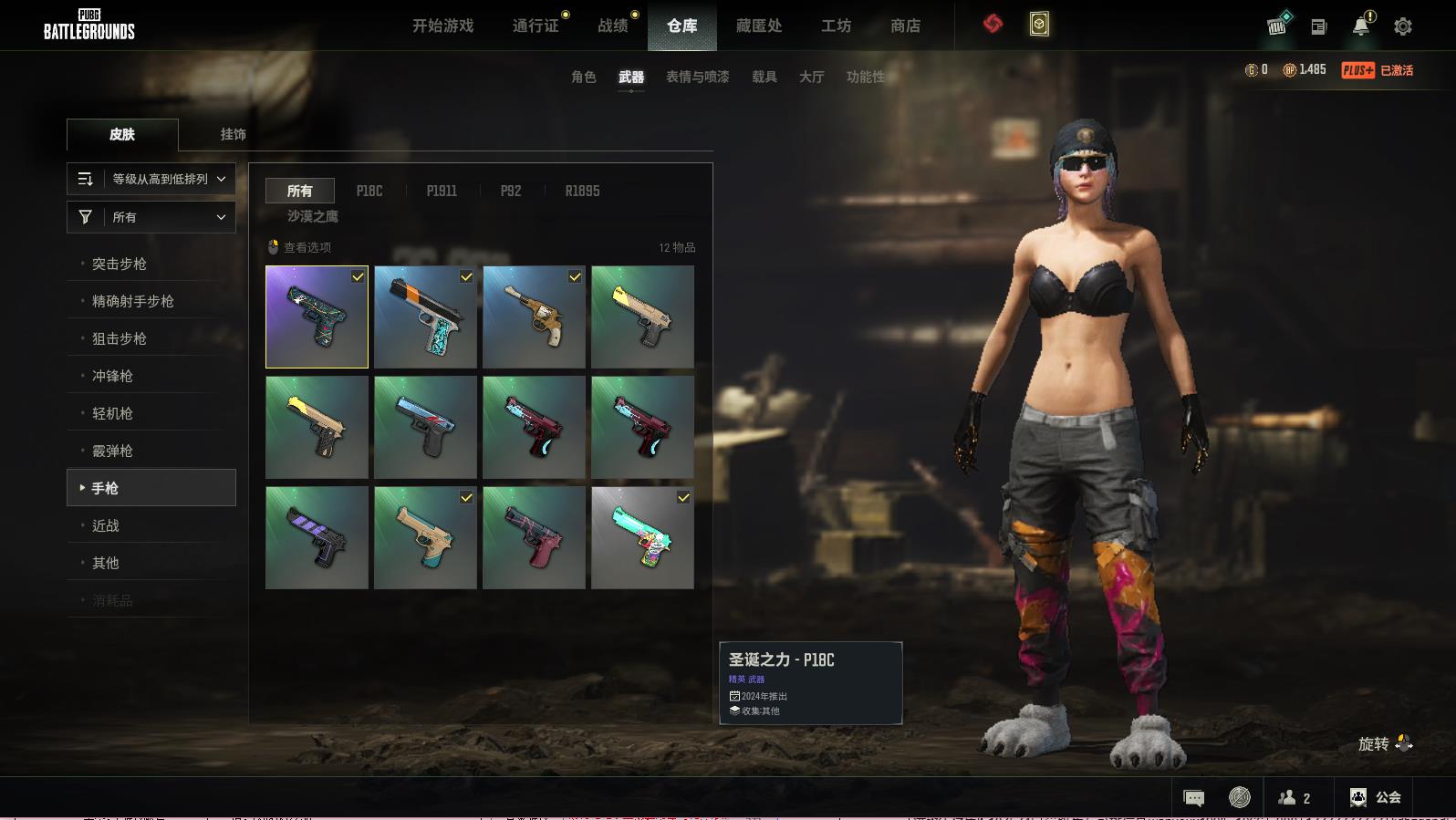Open the 挂饰 charms tab

[x=233, y=134]
